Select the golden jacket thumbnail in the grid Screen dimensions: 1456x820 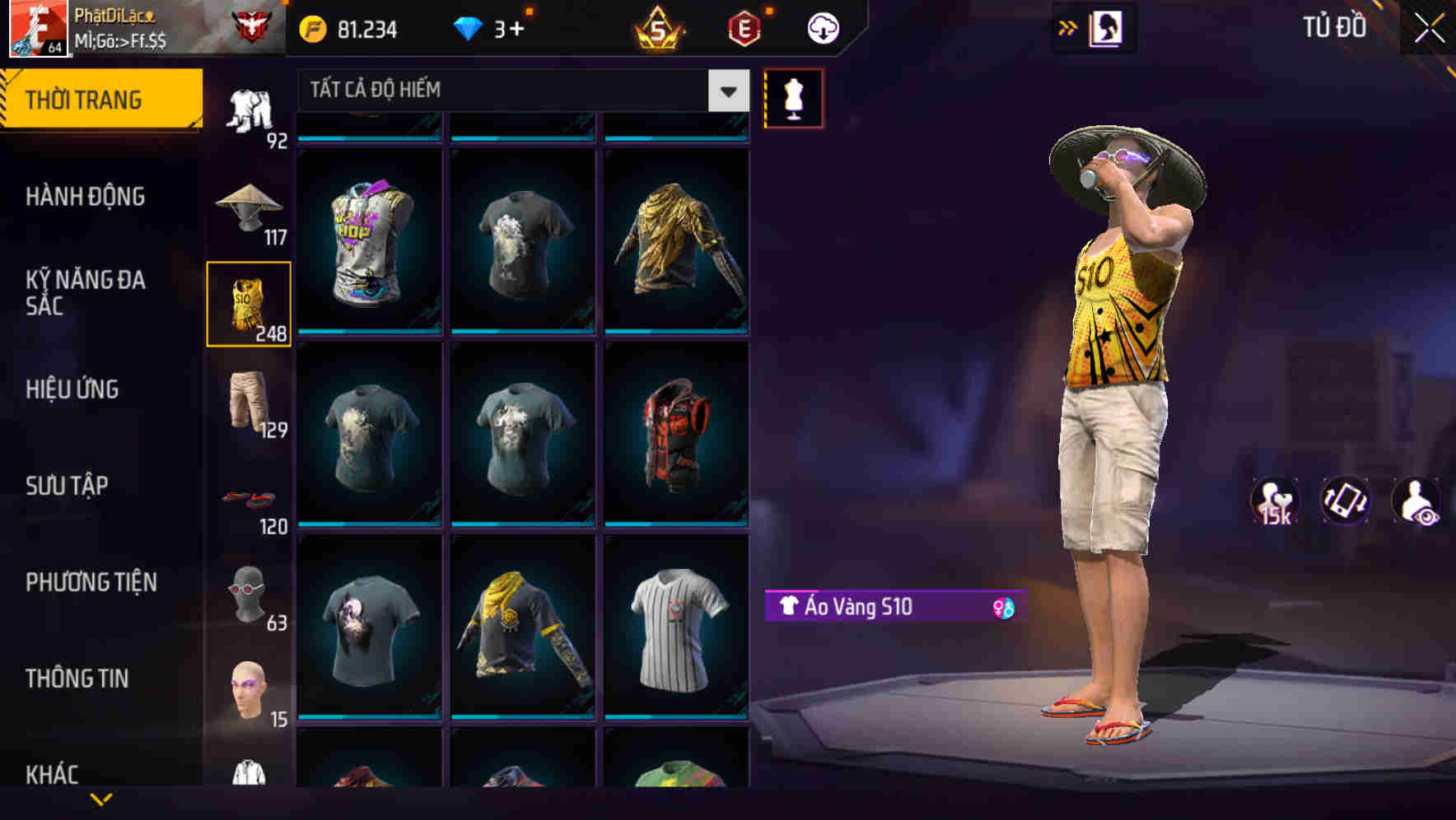[x=677, y=243]
